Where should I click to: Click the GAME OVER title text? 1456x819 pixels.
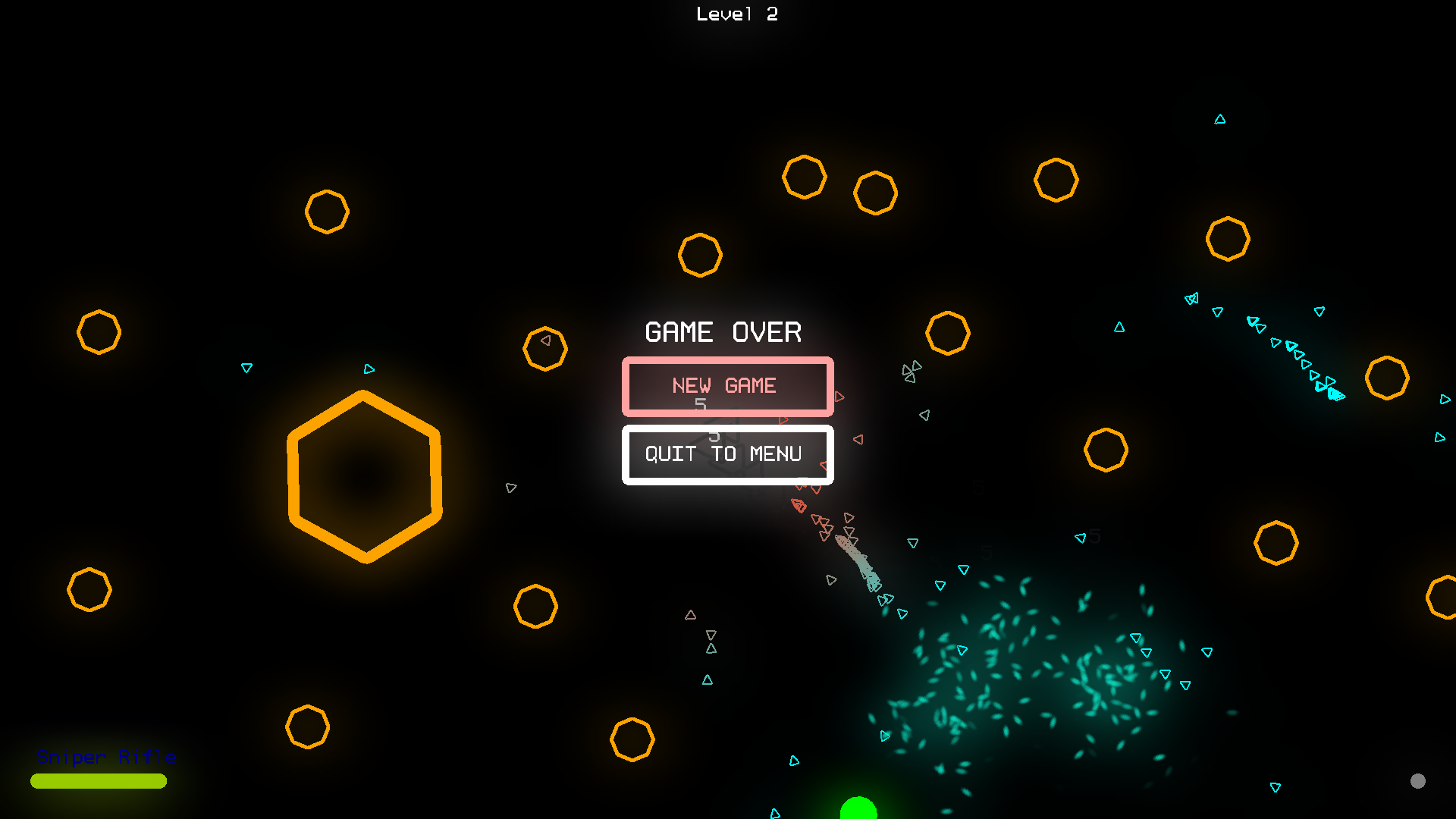(x=722, y=331)
